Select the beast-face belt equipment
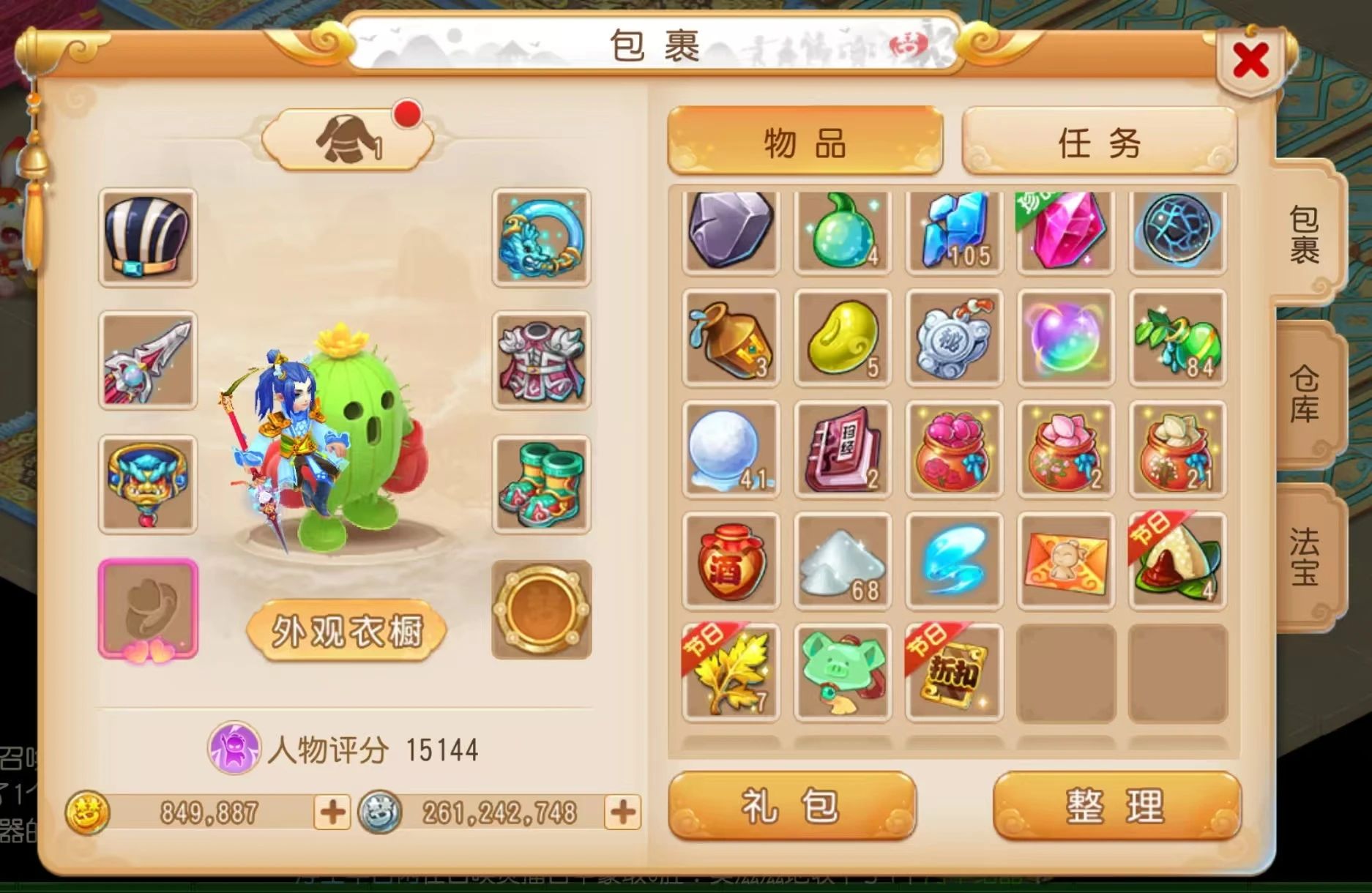 coord(146,483)
